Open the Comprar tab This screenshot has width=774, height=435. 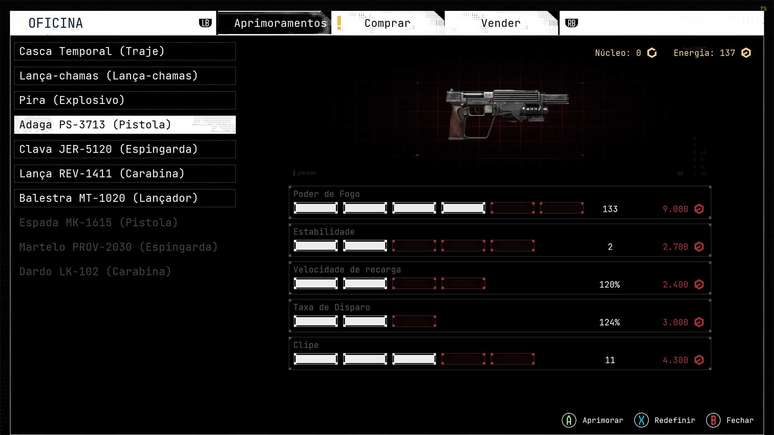tap(387, 23)
